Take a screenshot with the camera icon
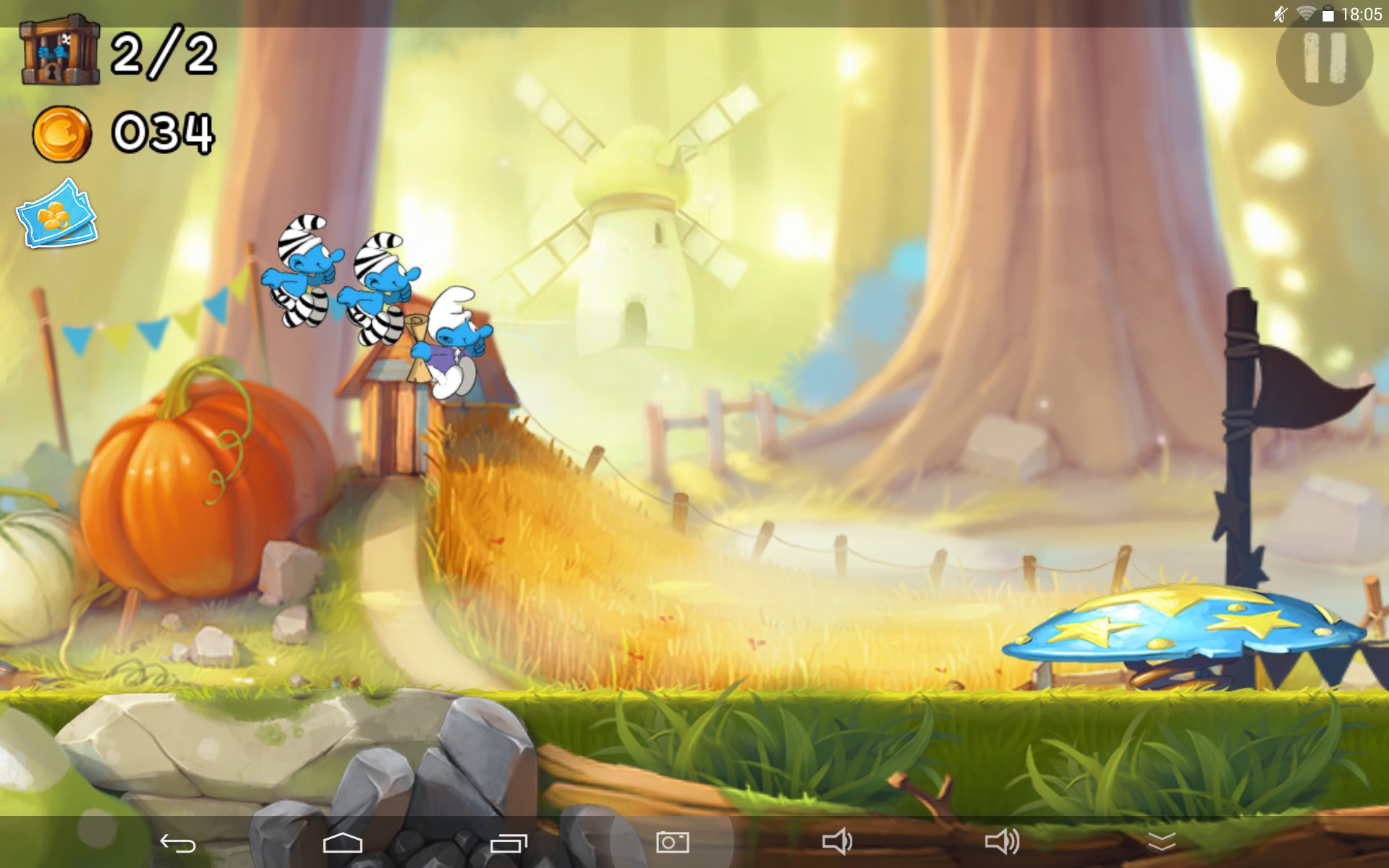 pos(672,841)
